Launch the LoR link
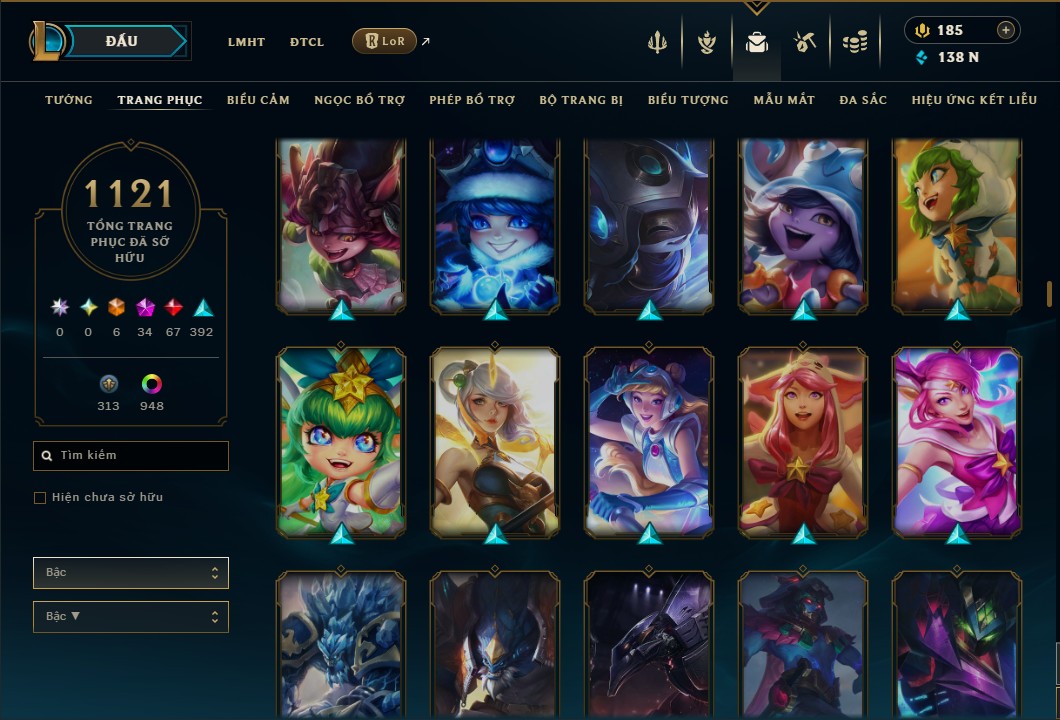Screen dimensions: 1060x720 [x=384, y=41]
